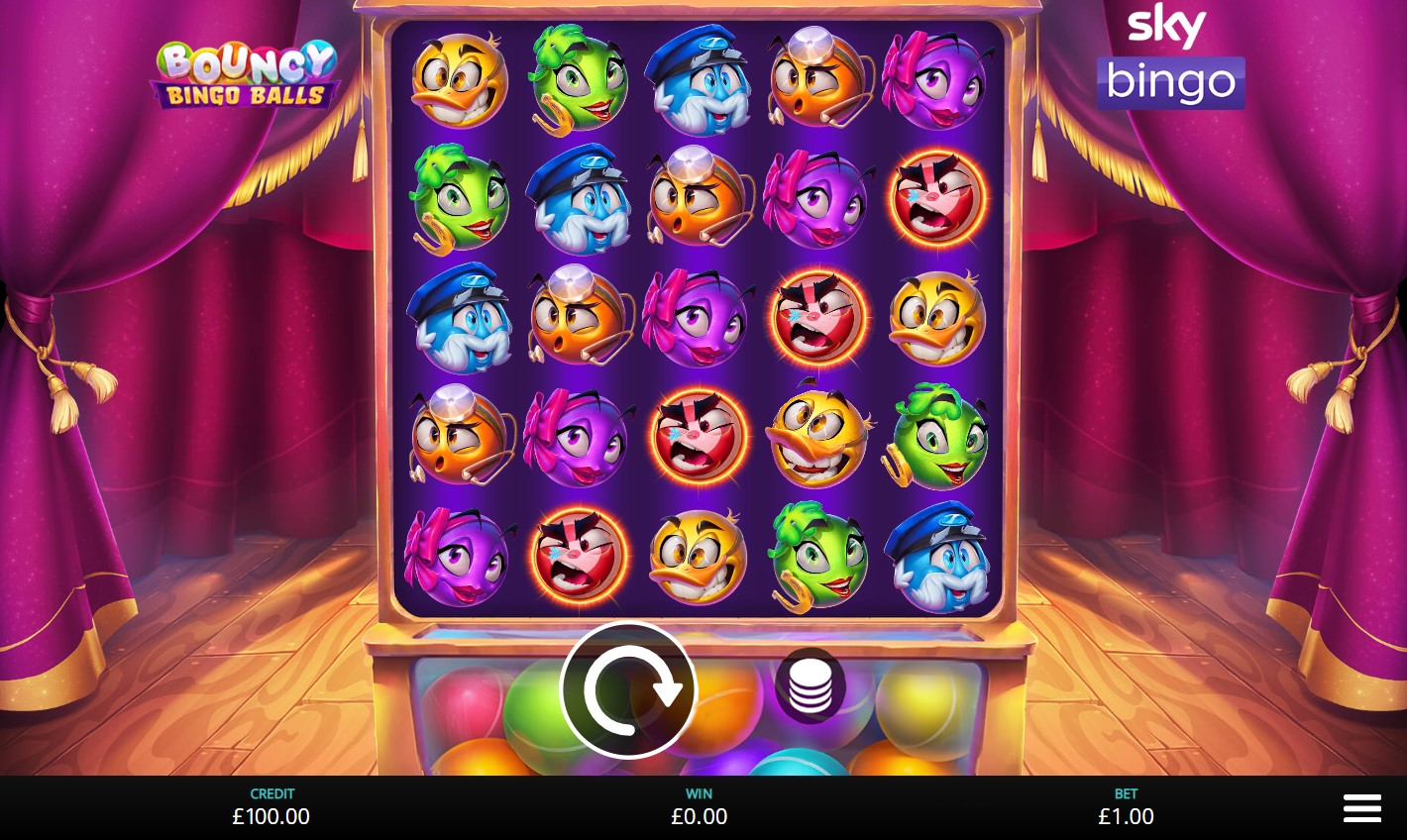Spin the reels with the circular arrow button
The height and width of the screenshot is (840, 1407).
pos(628,689)
